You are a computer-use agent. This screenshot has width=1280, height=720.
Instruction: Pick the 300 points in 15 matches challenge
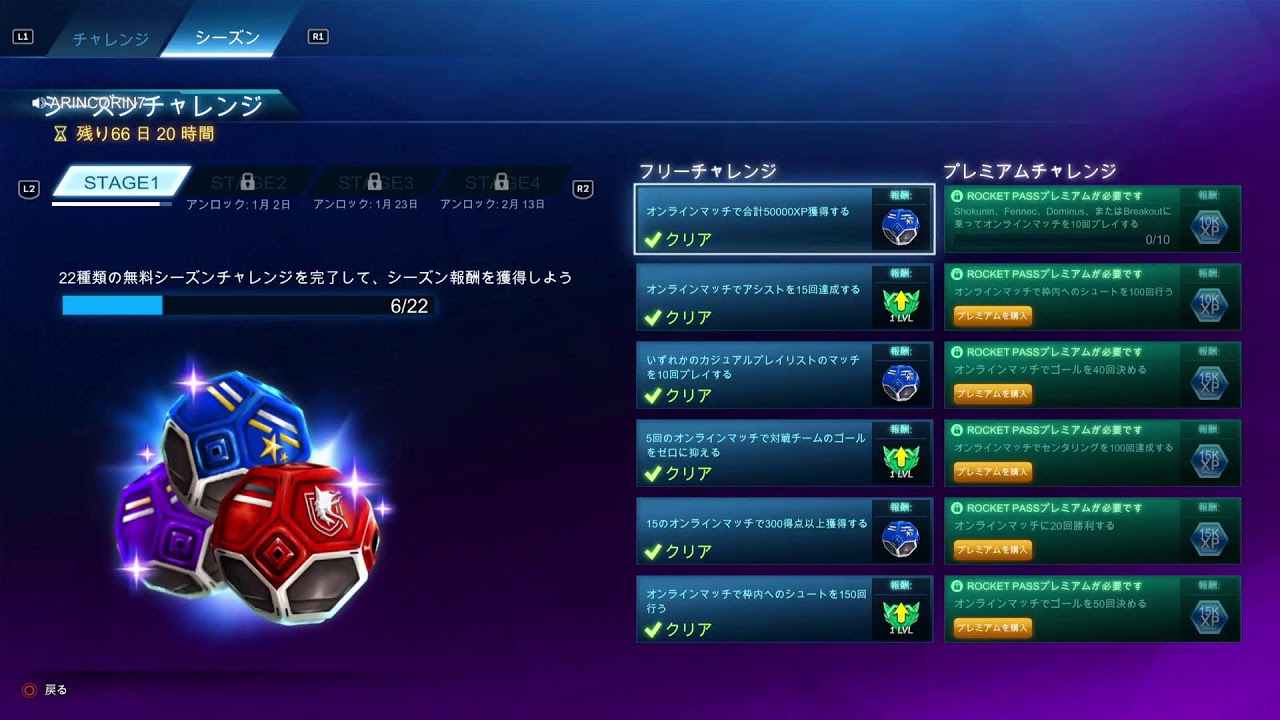(784, 531)
